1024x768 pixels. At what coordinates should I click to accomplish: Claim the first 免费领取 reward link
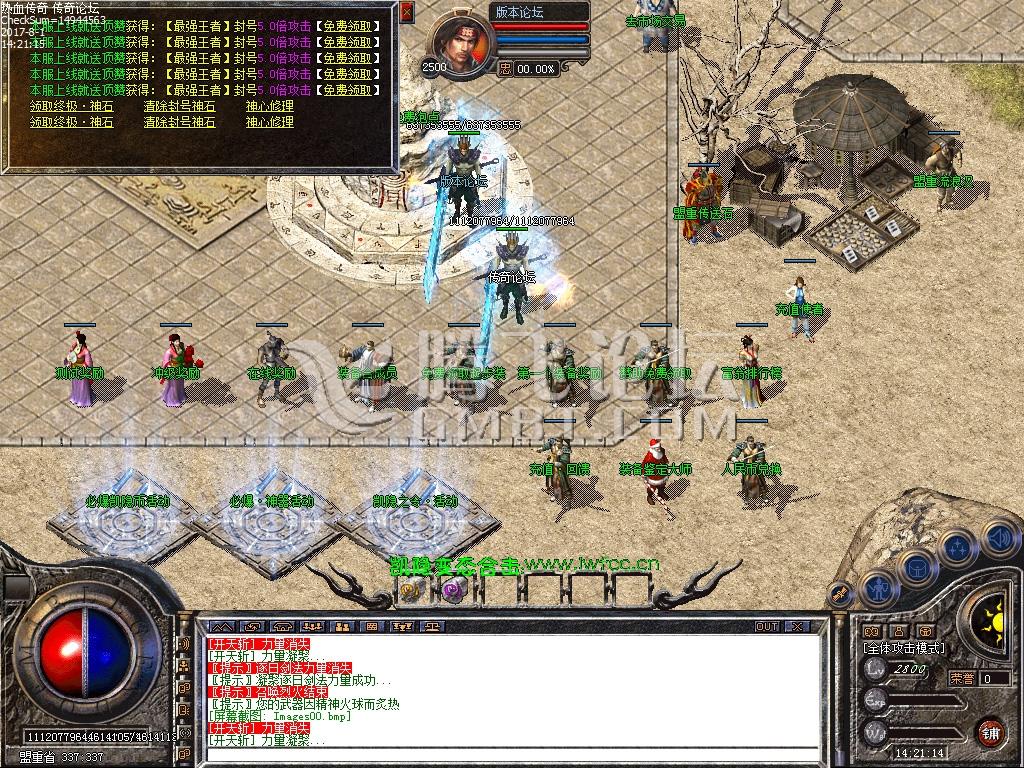point(348,27)
